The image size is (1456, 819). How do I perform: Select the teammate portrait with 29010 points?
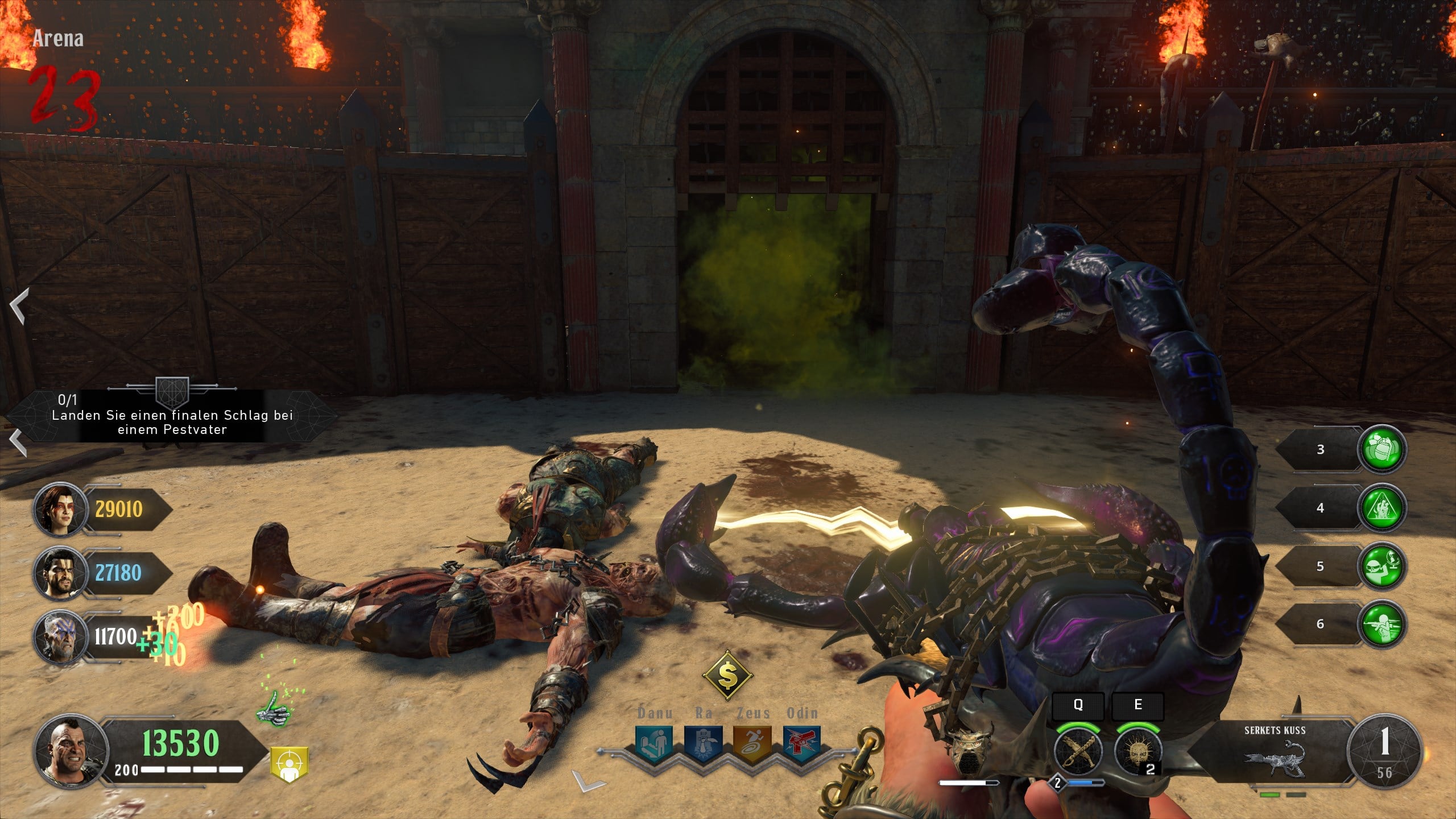coord(59,510)
